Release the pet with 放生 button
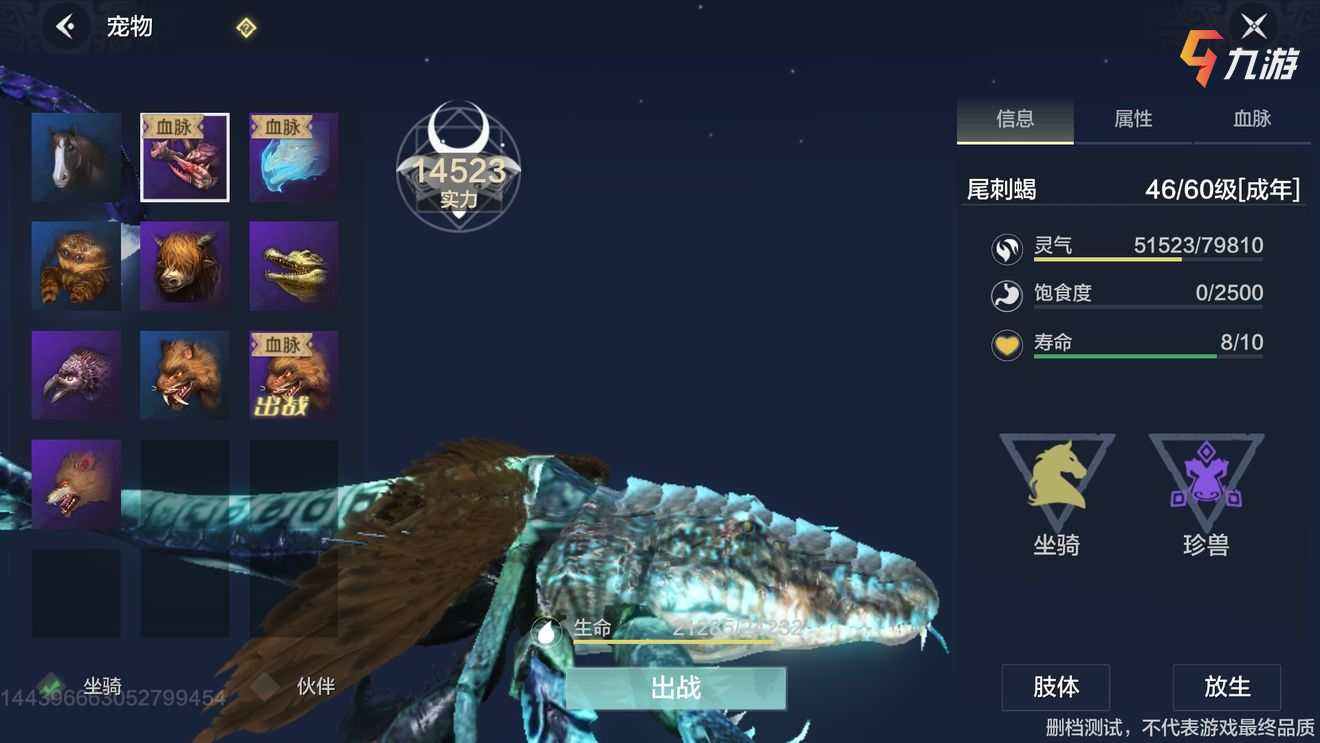 (x=1226, y=687)
